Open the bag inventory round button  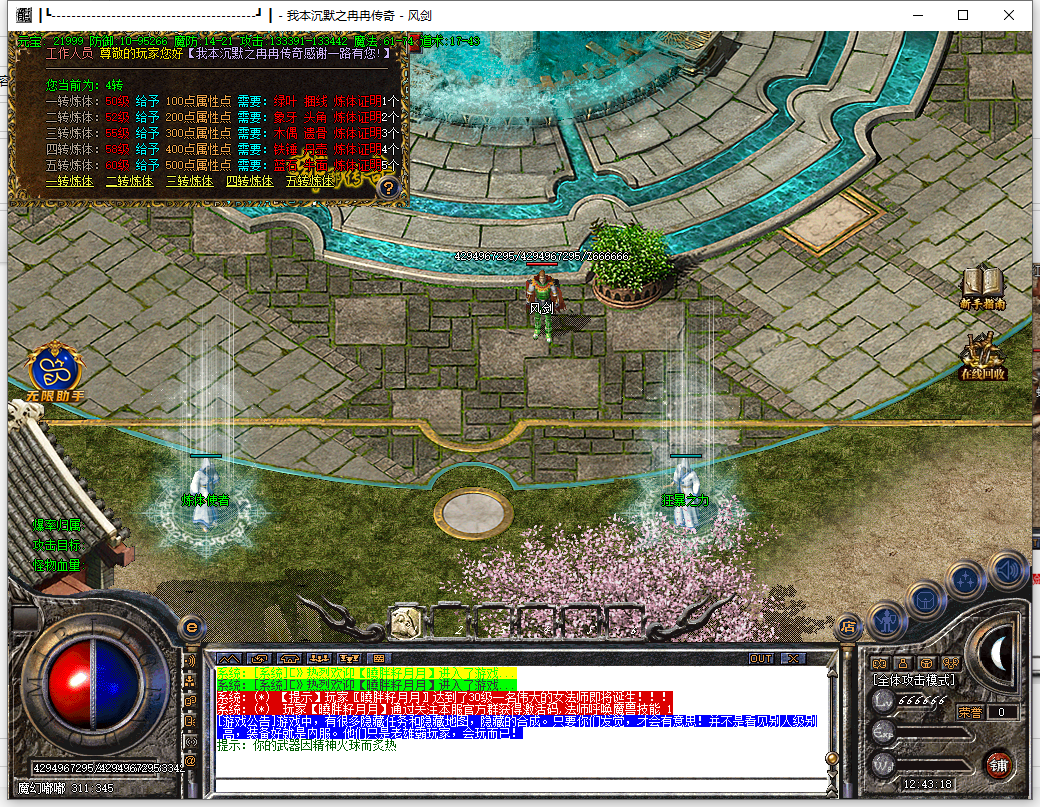(x=925, y=601)
